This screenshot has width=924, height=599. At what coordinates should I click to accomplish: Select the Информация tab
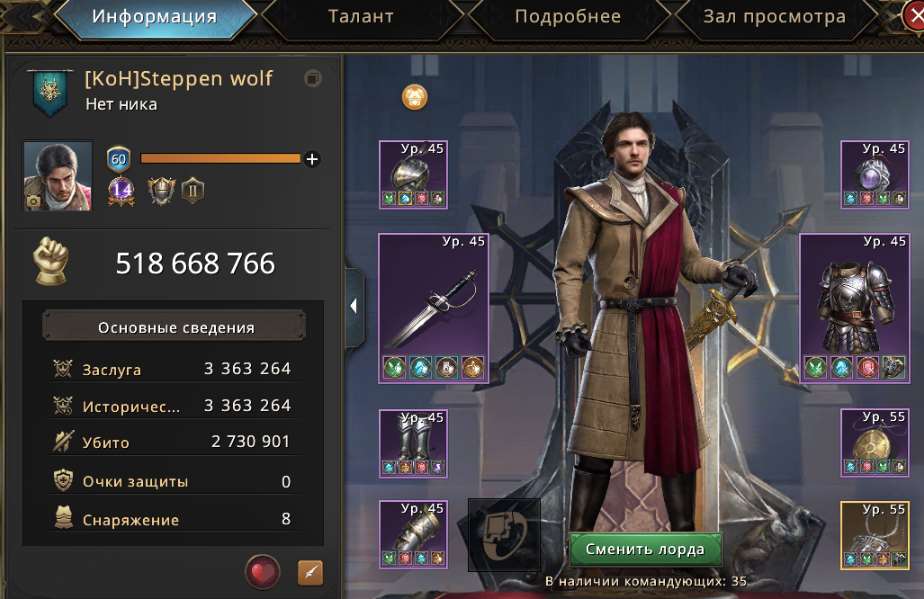(154, 17)
